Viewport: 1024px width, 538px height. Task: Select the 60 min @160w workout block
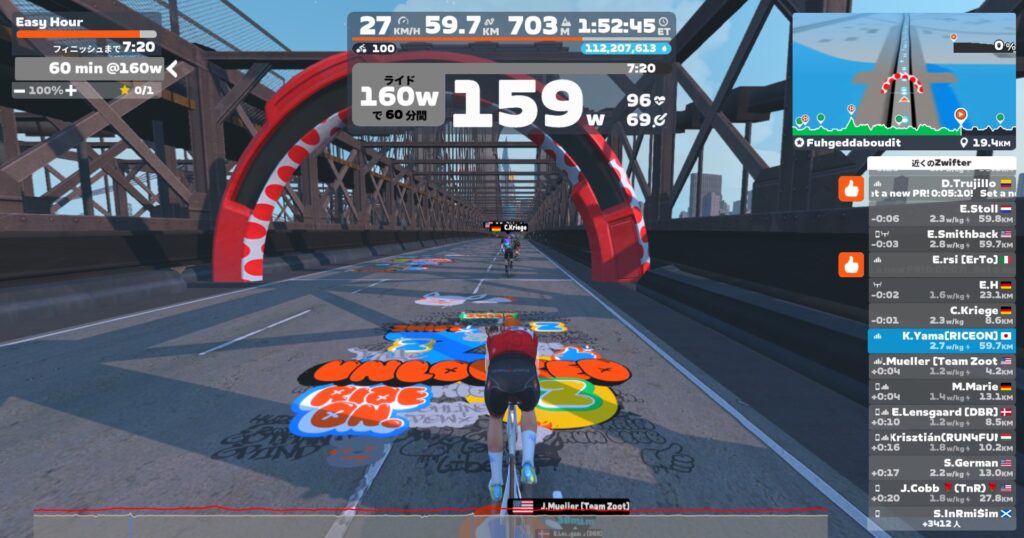click(x=90, y=68)
